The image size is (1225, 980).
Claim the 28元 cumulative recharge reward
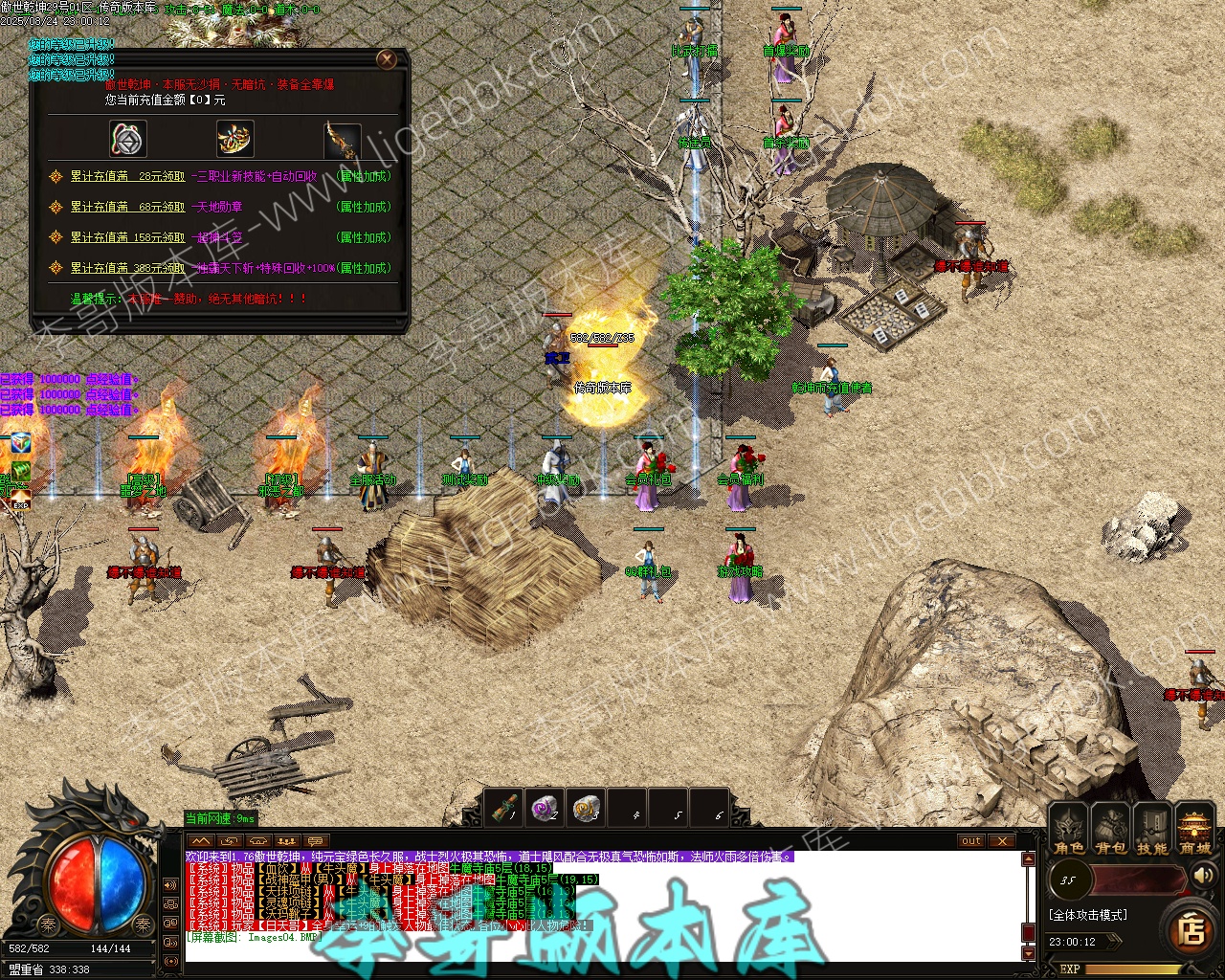click(x=127, y=176)
